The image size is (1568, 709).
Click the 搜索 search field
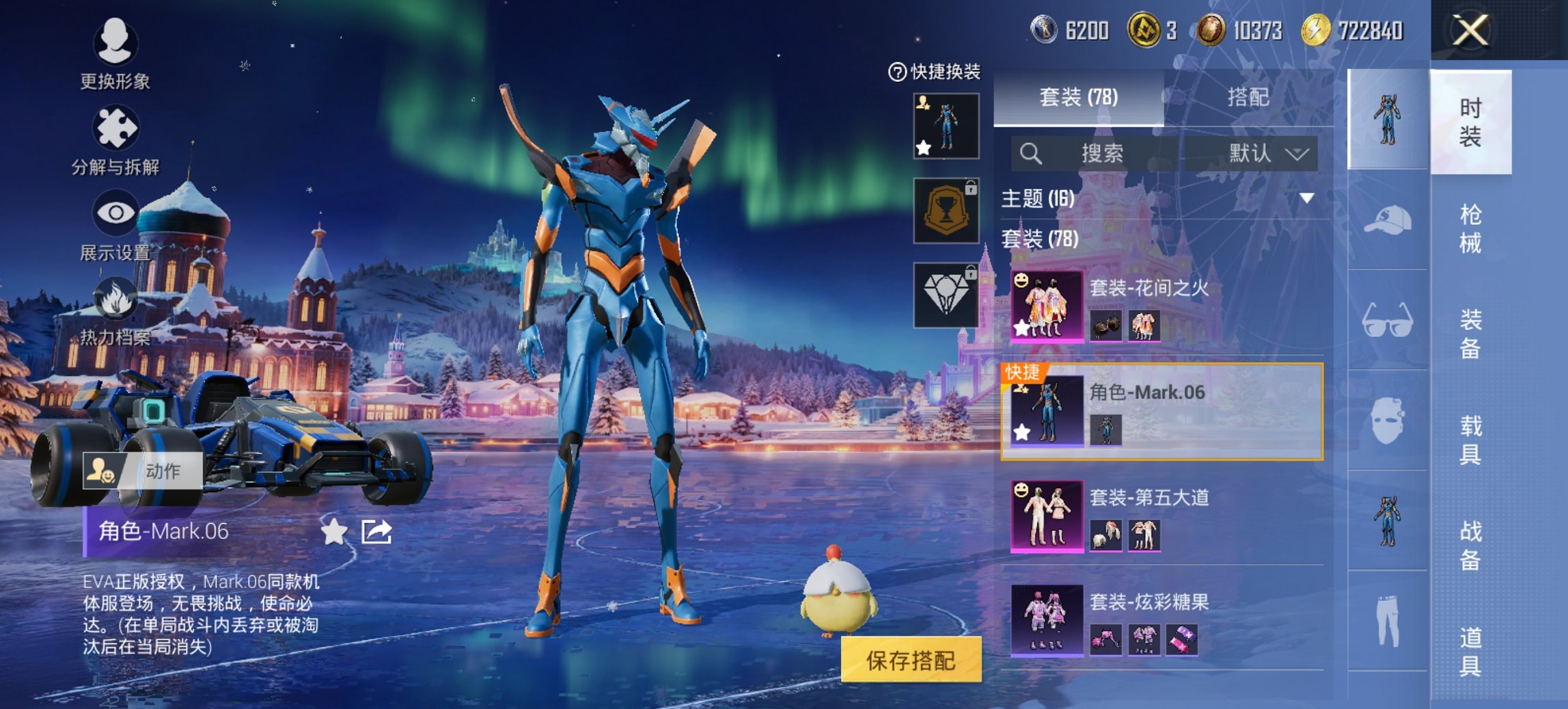1100,153
